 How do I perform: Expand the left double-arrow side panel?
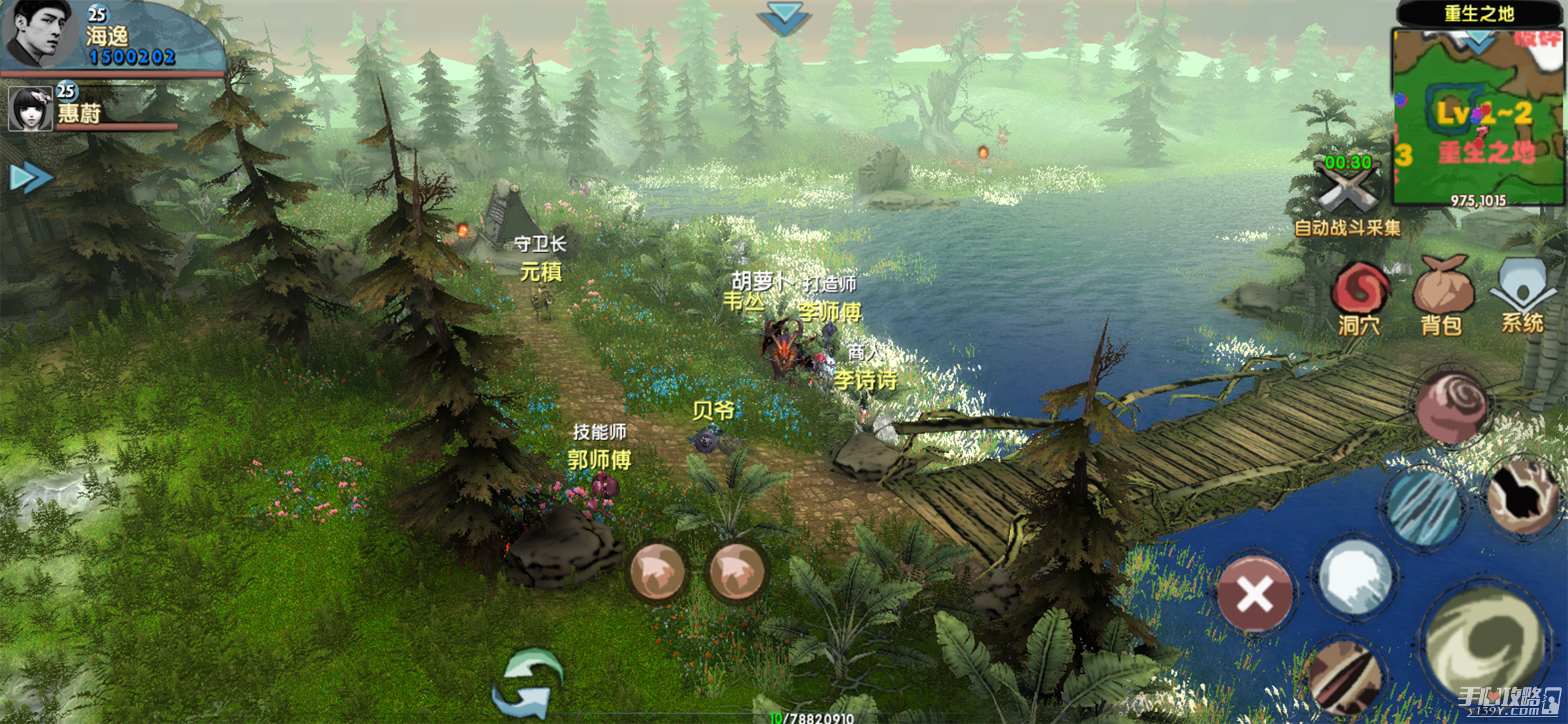tap(30, 178)
